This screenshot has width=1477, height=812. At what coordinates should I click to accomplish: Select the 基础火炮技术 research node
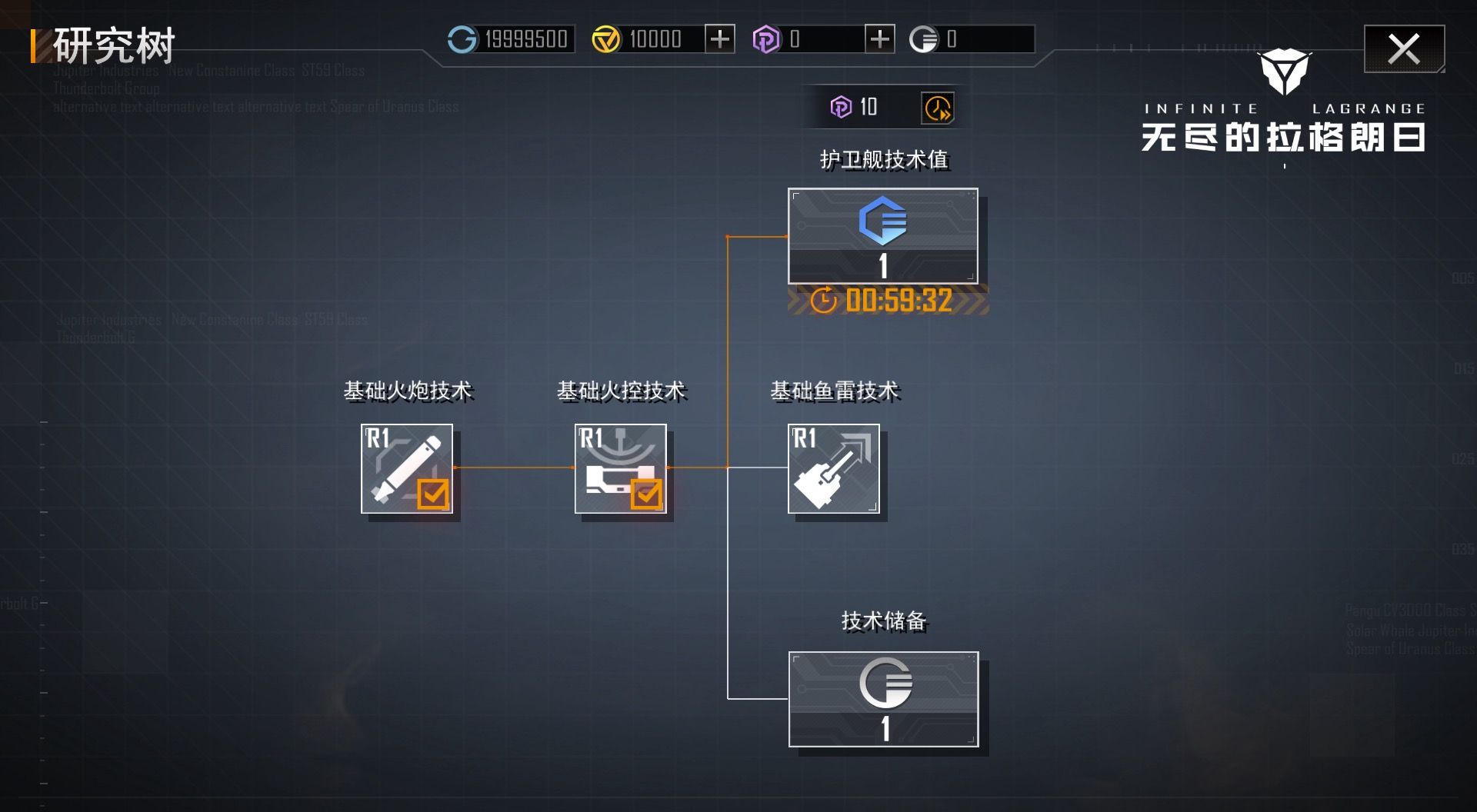point(408,468)
